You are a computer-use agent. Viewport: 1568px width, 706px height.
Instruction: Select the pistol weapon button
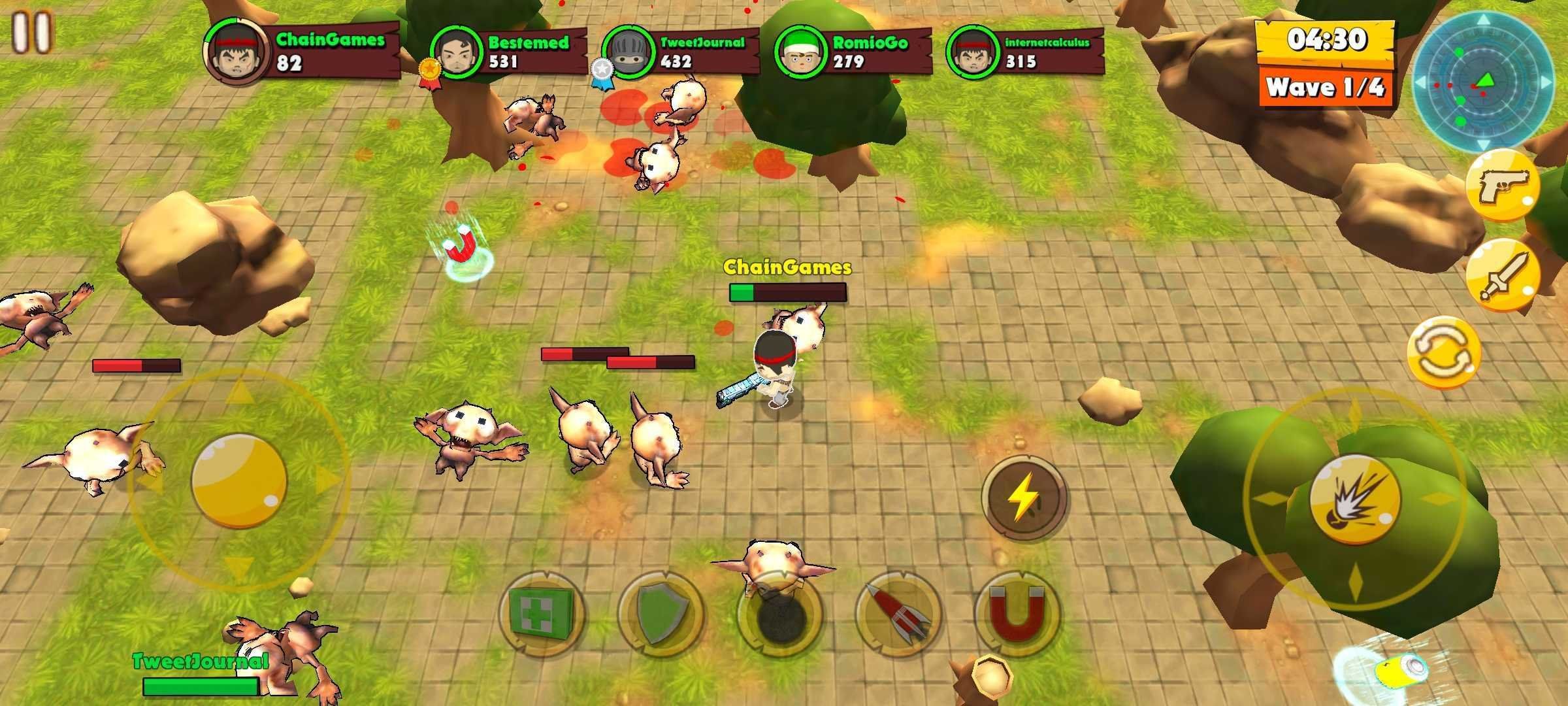(x=1503, y=185)
